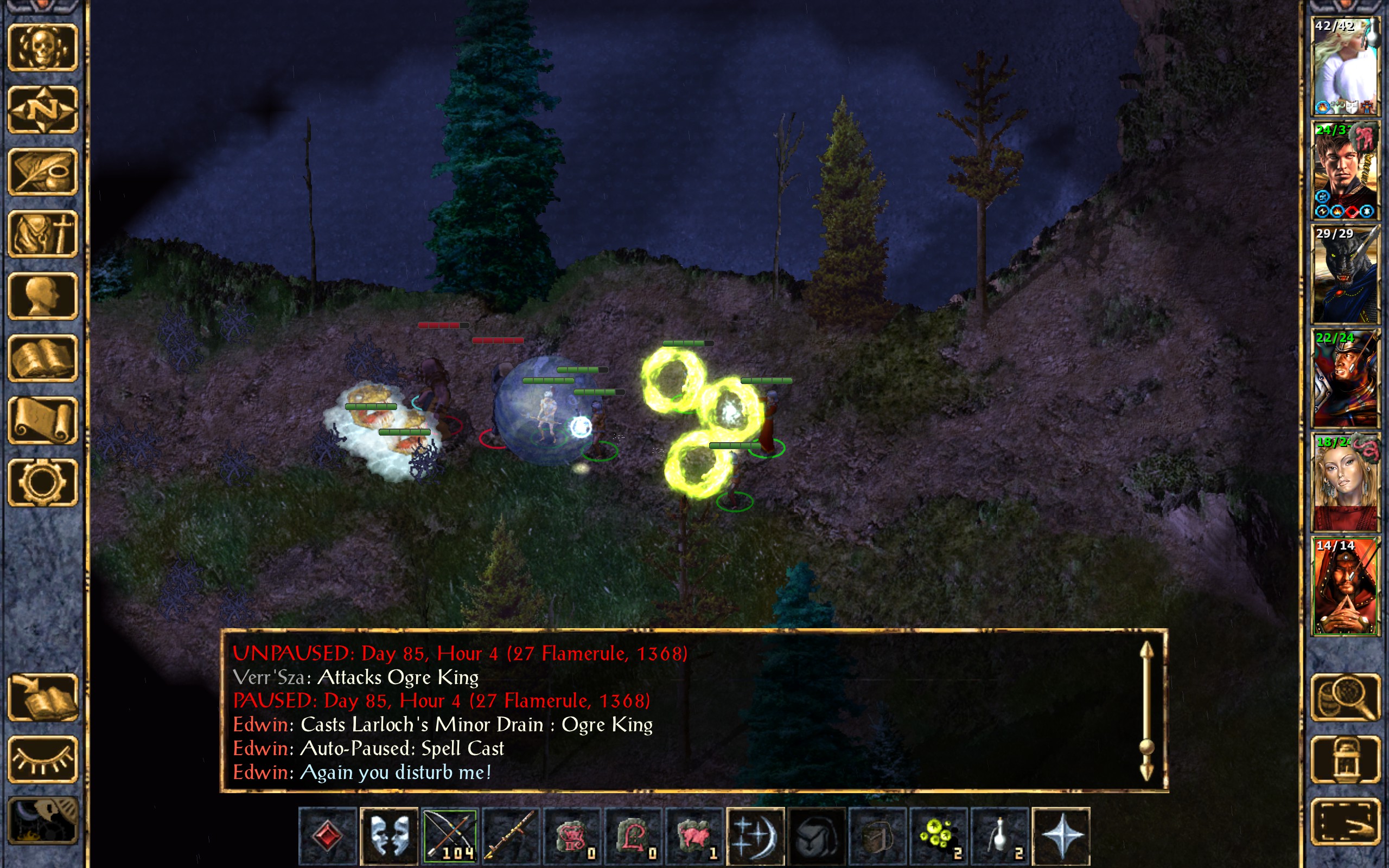The width and height of the screenshot is (1389, 868).
Task: Open quick loot with the magnifying glass button
Action: click(x=1346, y=698)
